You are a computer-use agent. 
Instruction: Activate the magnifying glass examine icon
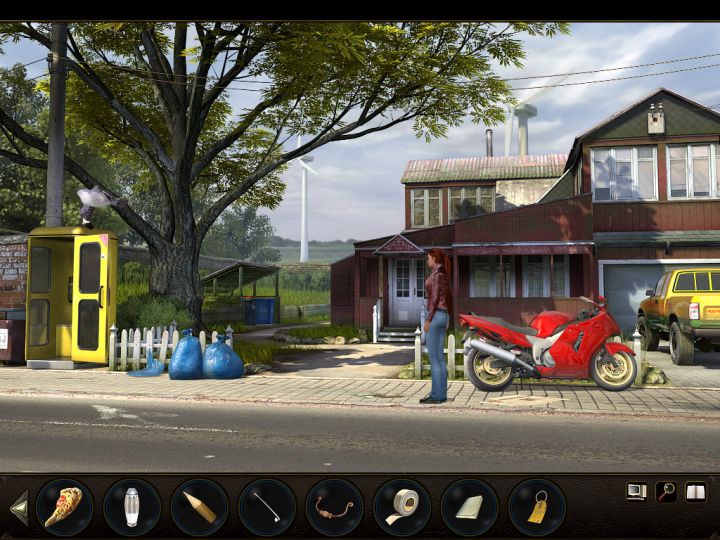coord(666,491)
